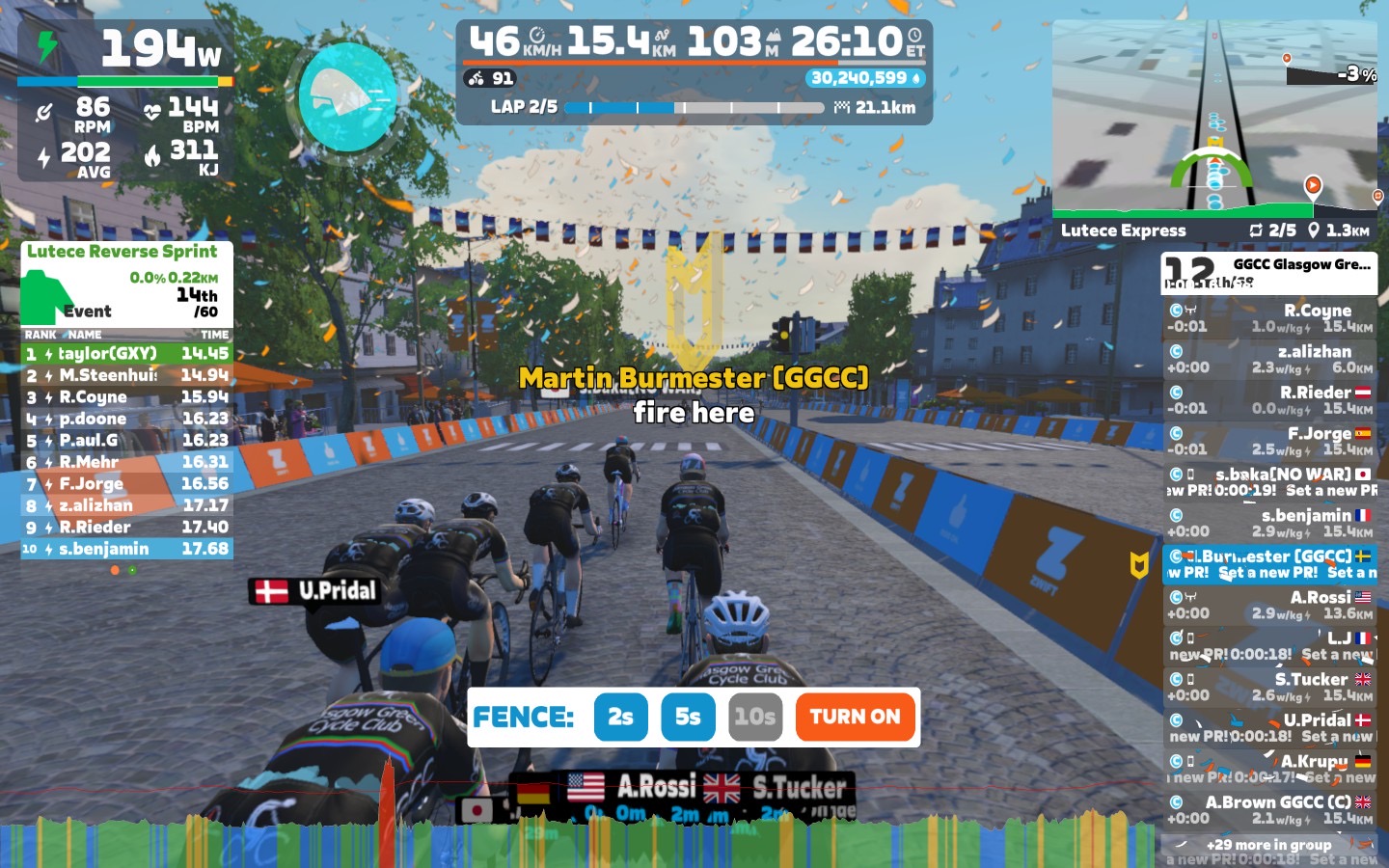Set the fence to 2s
The height and width of the screenshot is (868, 1389).
[620, 717]
